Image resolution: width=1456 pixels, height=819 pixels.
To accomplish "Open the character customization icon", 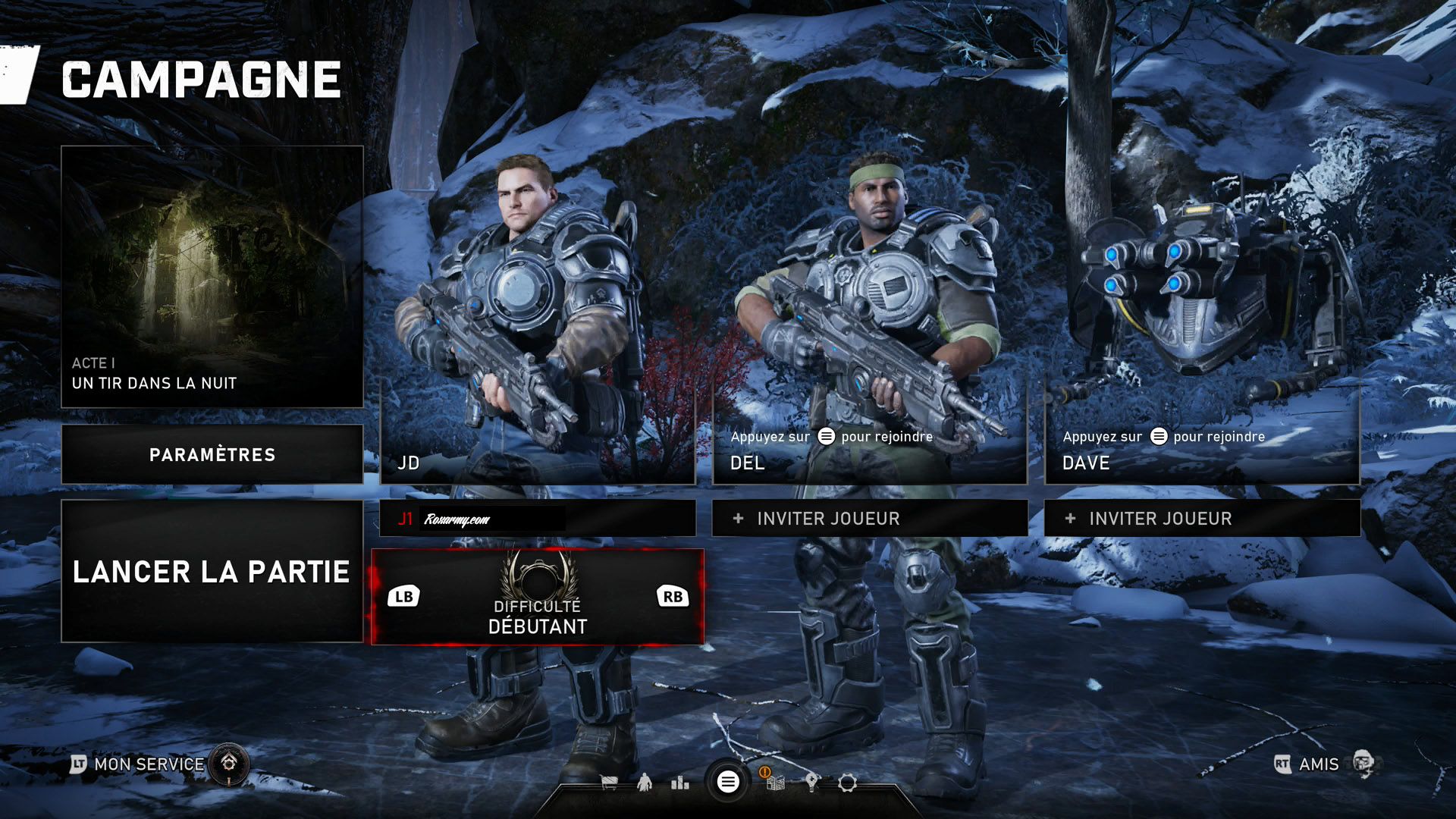I will [645, 782].
